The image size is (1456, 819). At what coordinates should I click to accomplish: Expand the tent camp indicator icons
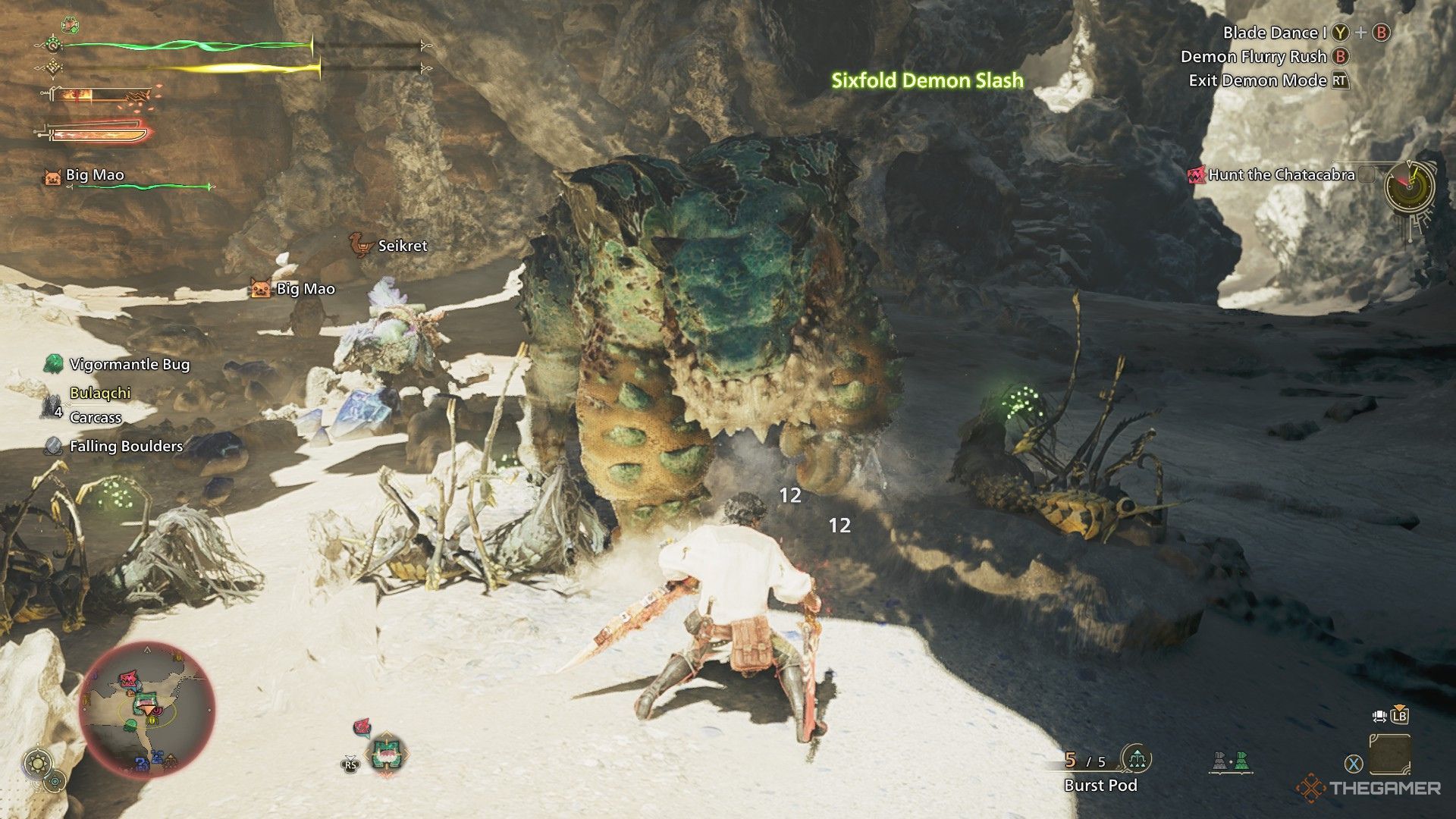click(x=1232, y=761)
